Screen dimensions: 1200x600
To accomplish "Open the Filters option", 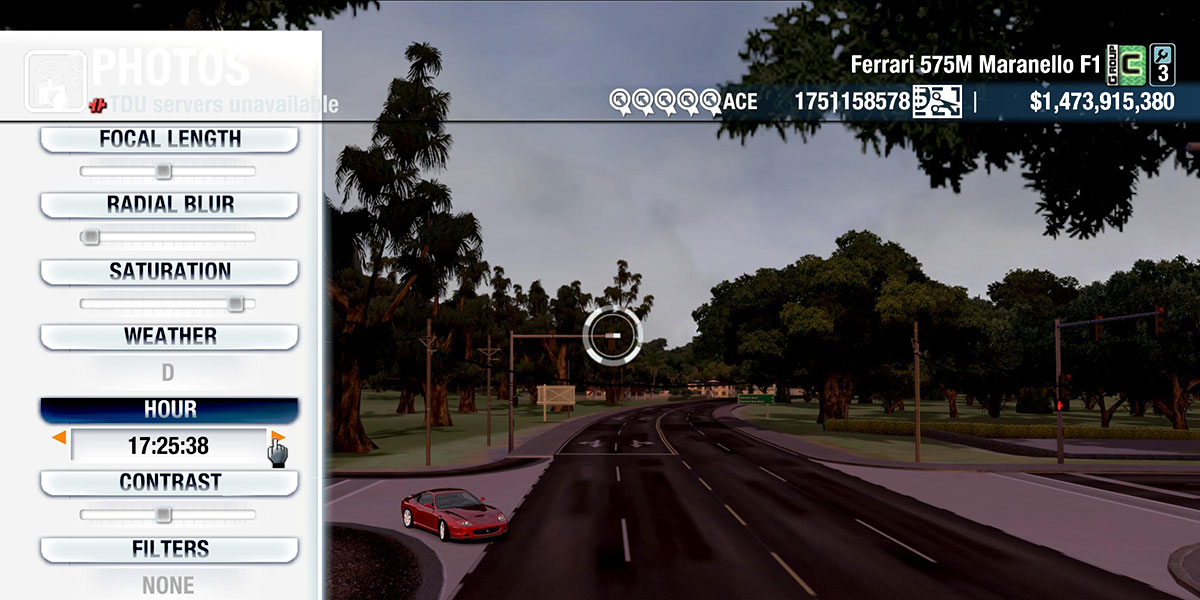I will 169,549.
